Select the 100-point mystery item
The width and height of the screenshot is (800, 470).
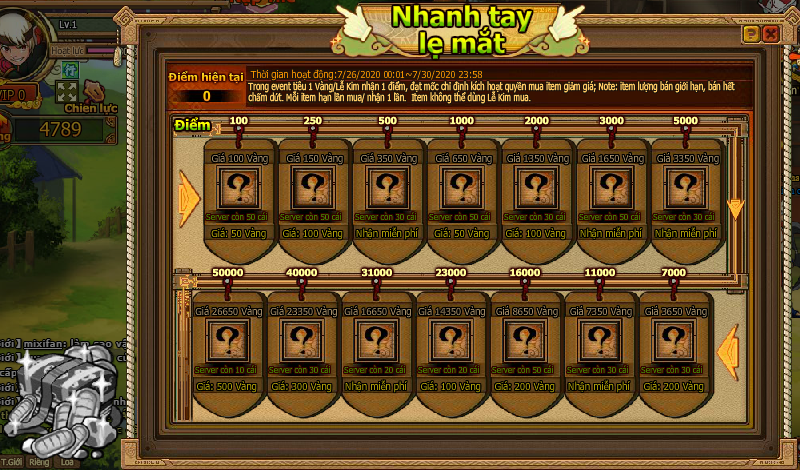click(240, 188)
